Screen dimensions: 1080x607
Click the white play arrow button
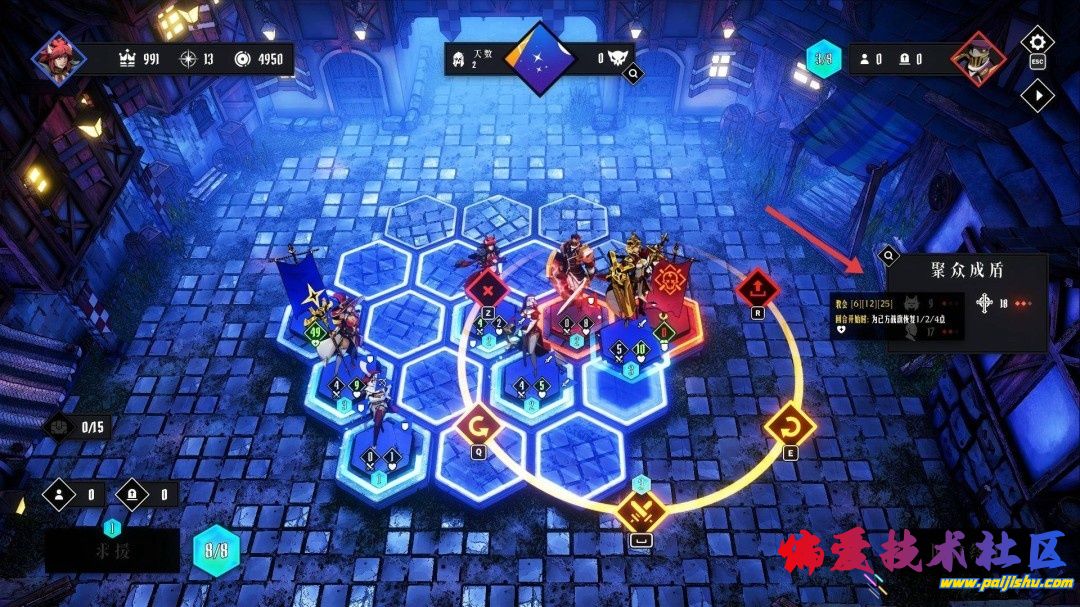pos(1038,95)
